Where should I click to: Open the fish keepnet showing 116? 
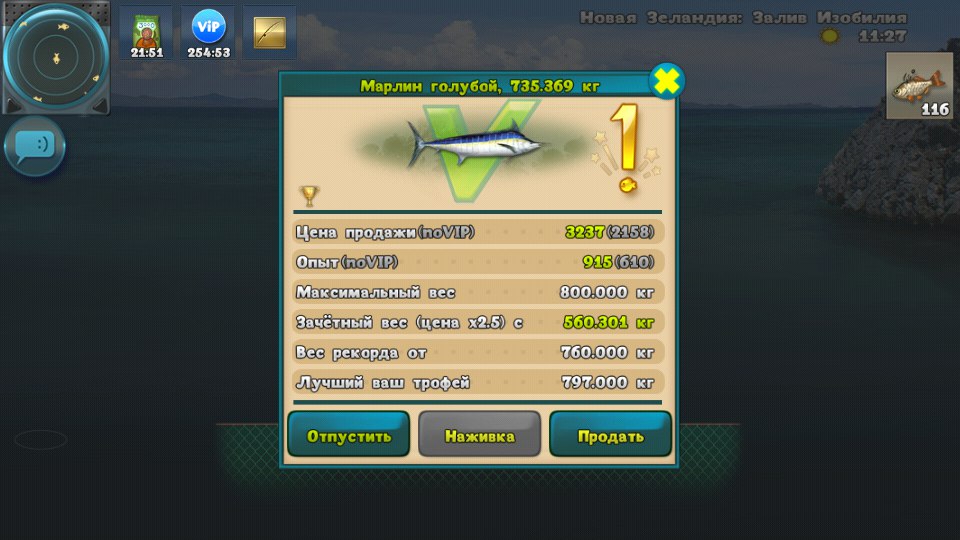click(921, 87)
